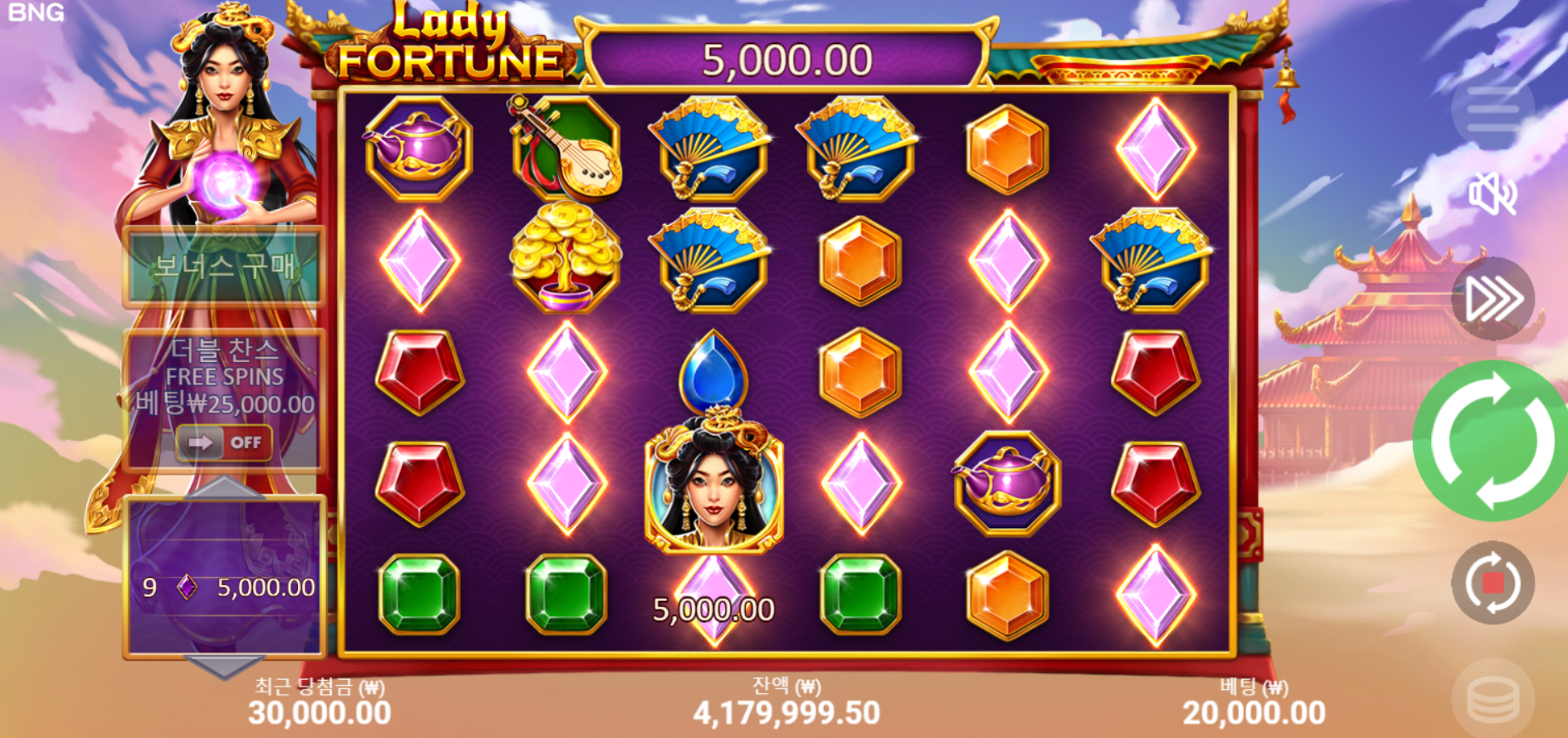Toggle the 더블 찬스 OFF switch
The width and height of the screenshot is (1568, 738).
coord(224,442)
